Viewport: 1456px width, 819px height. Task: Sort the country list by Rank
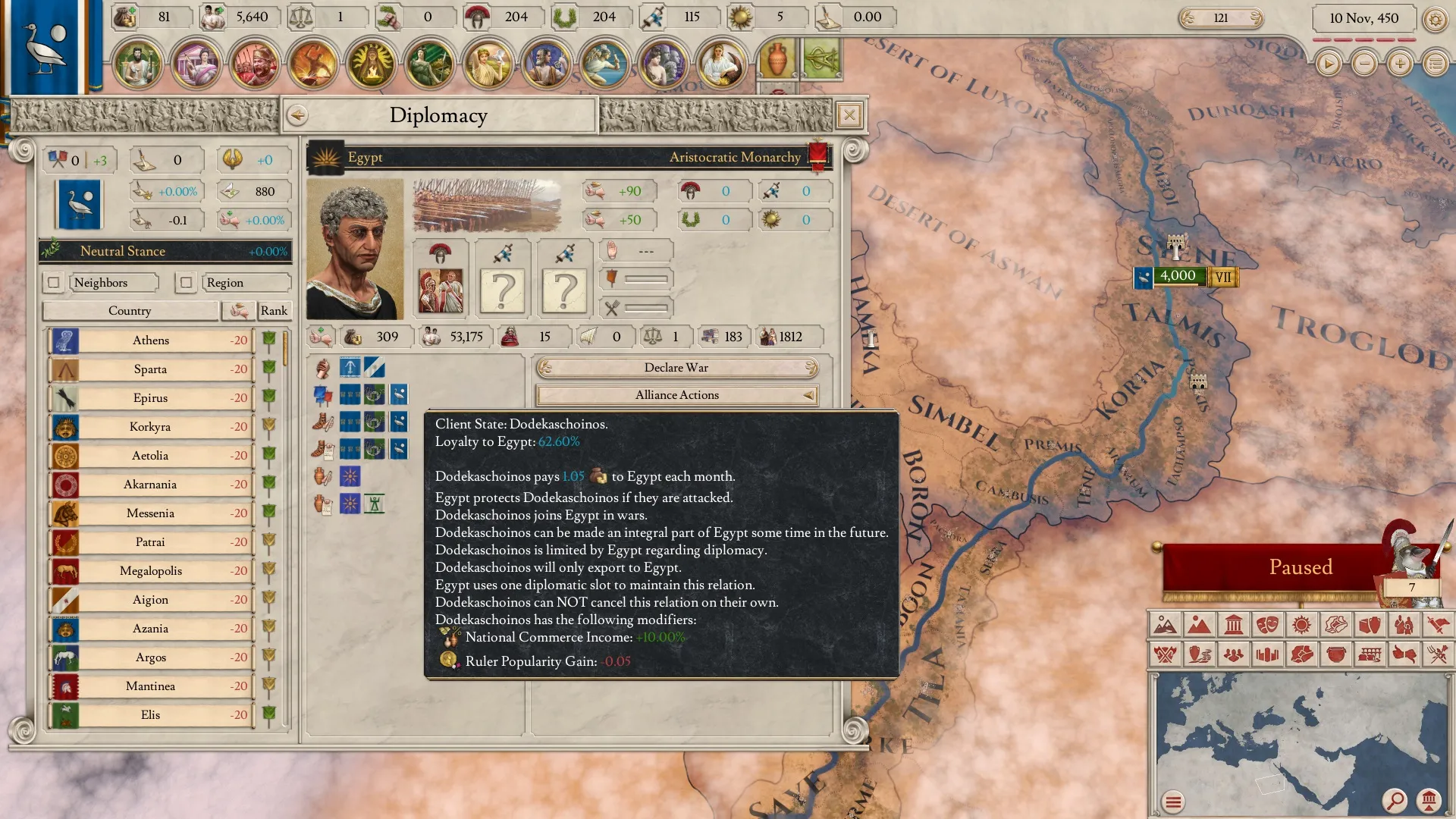click(274, 311)
